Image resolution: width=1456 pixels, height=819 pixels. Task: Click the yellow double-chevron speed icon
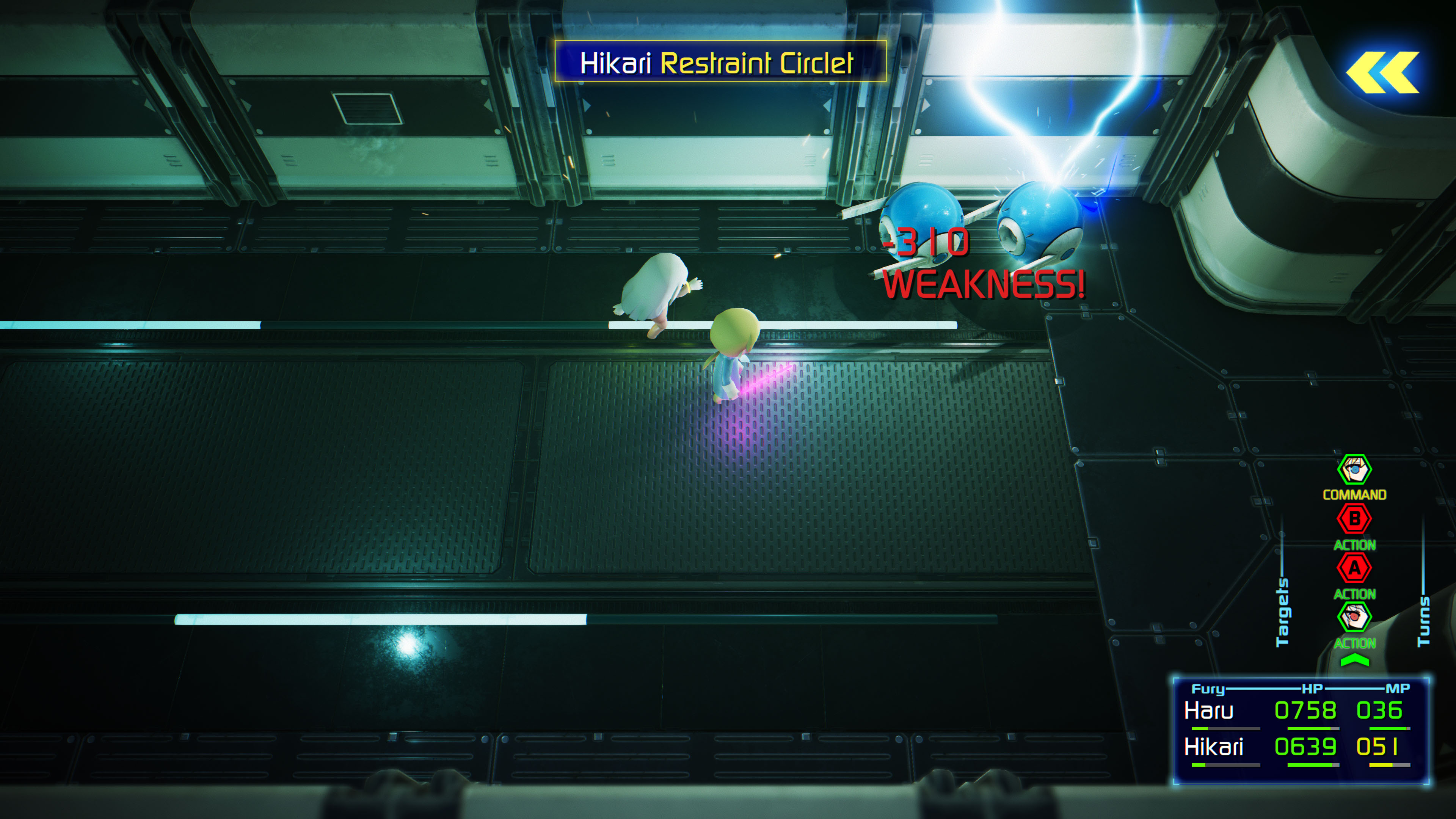(x=1382, y=72)
